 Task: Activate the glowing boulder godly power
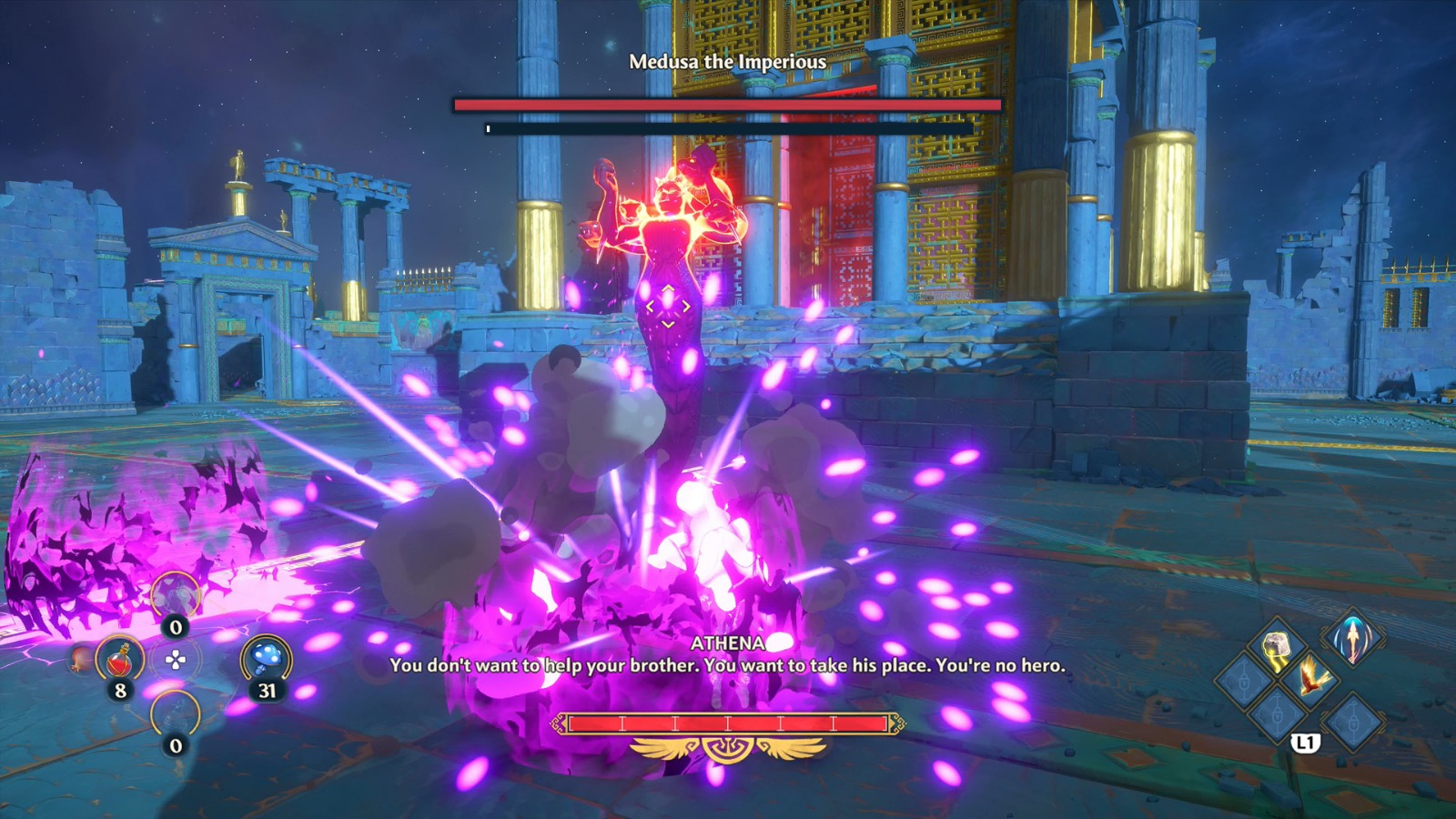(x=1278, y=645)
